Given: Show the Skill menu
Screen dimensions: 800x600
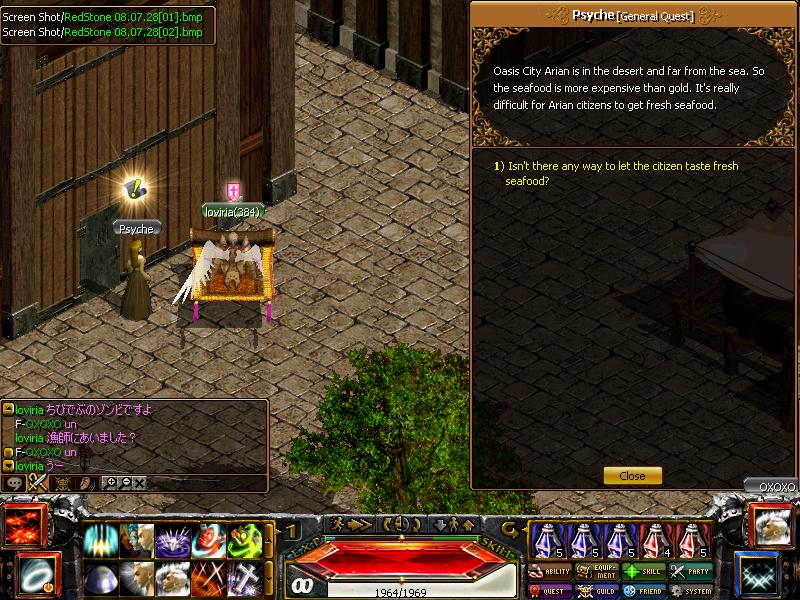Looking at the screenshot, I should [x=644, y=572].
